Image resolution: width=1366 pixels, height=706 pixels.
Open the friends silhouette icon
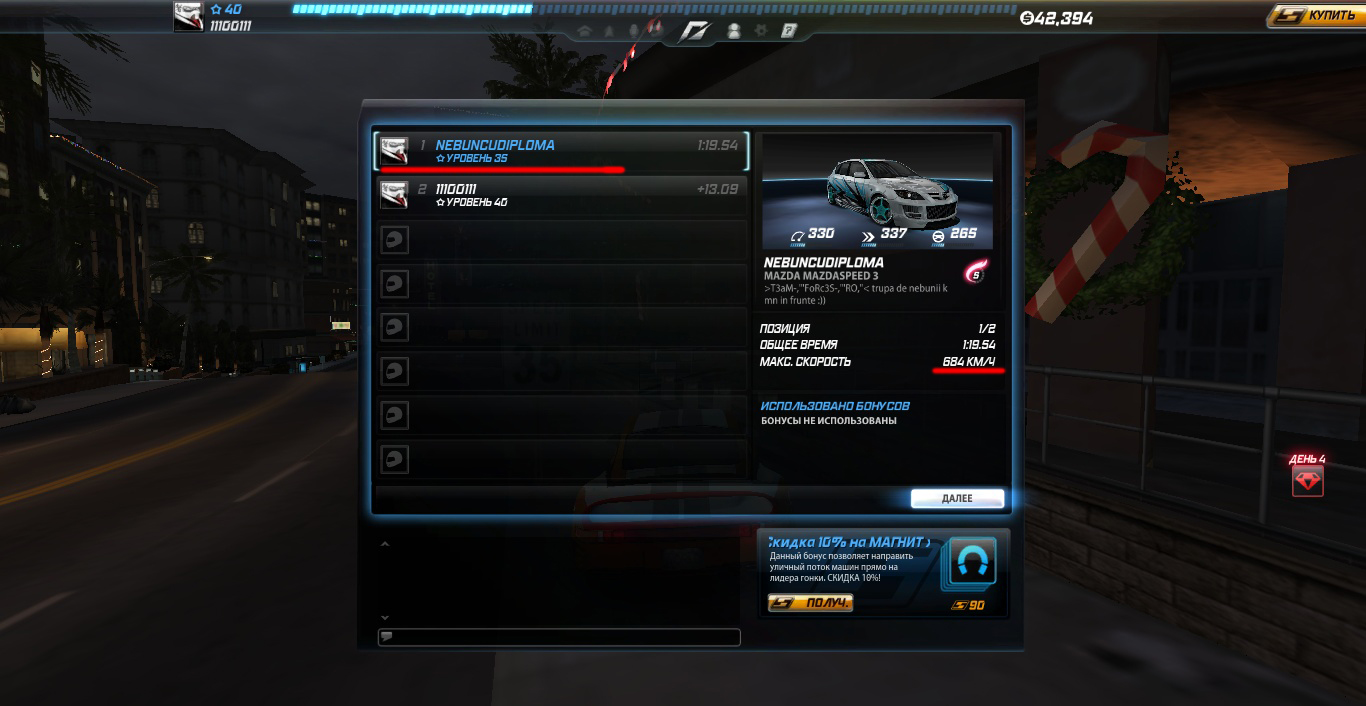tap(733, 31)
